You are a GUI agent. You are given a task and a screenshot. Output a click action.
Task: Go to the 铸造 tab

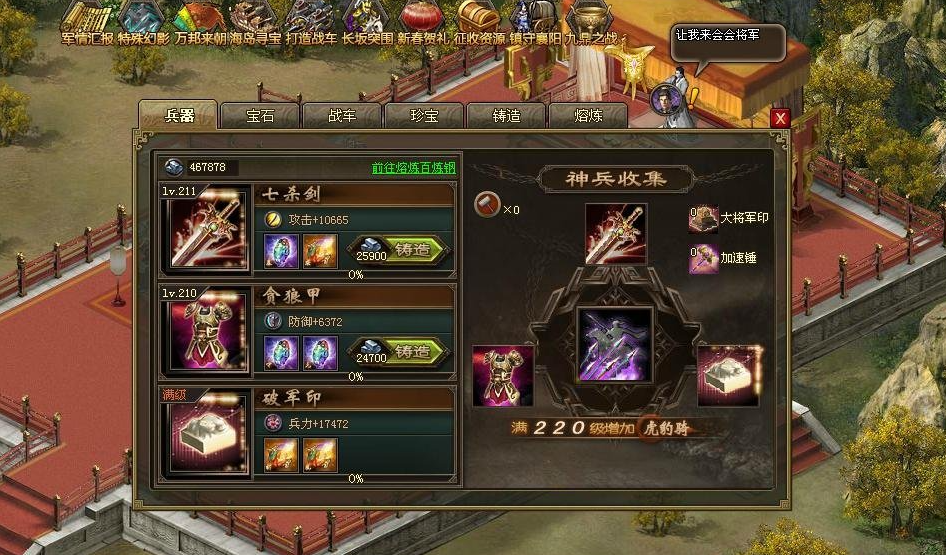coord(506,115)
